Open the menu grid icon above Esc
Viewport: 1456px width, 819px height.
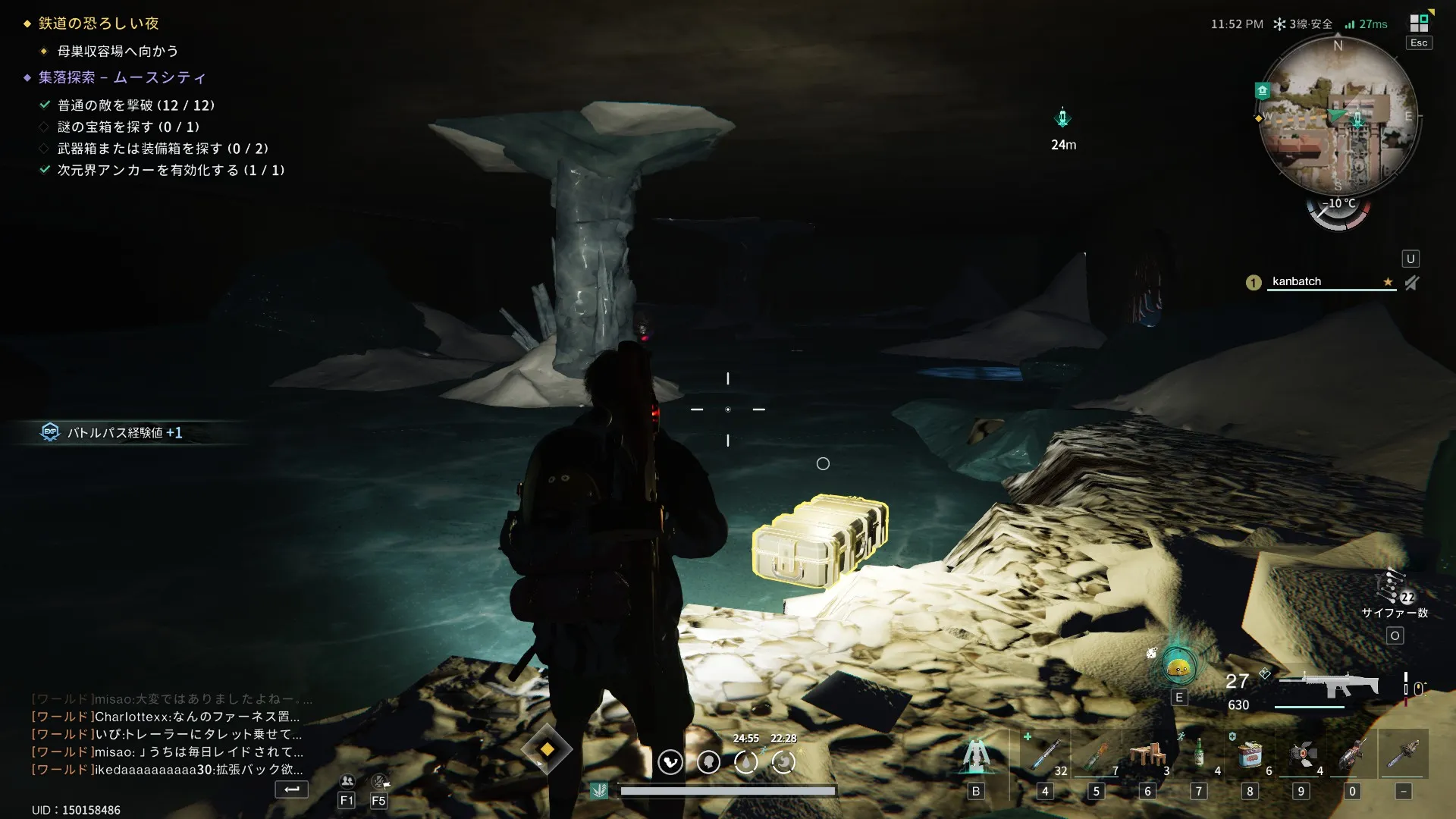1419,23
